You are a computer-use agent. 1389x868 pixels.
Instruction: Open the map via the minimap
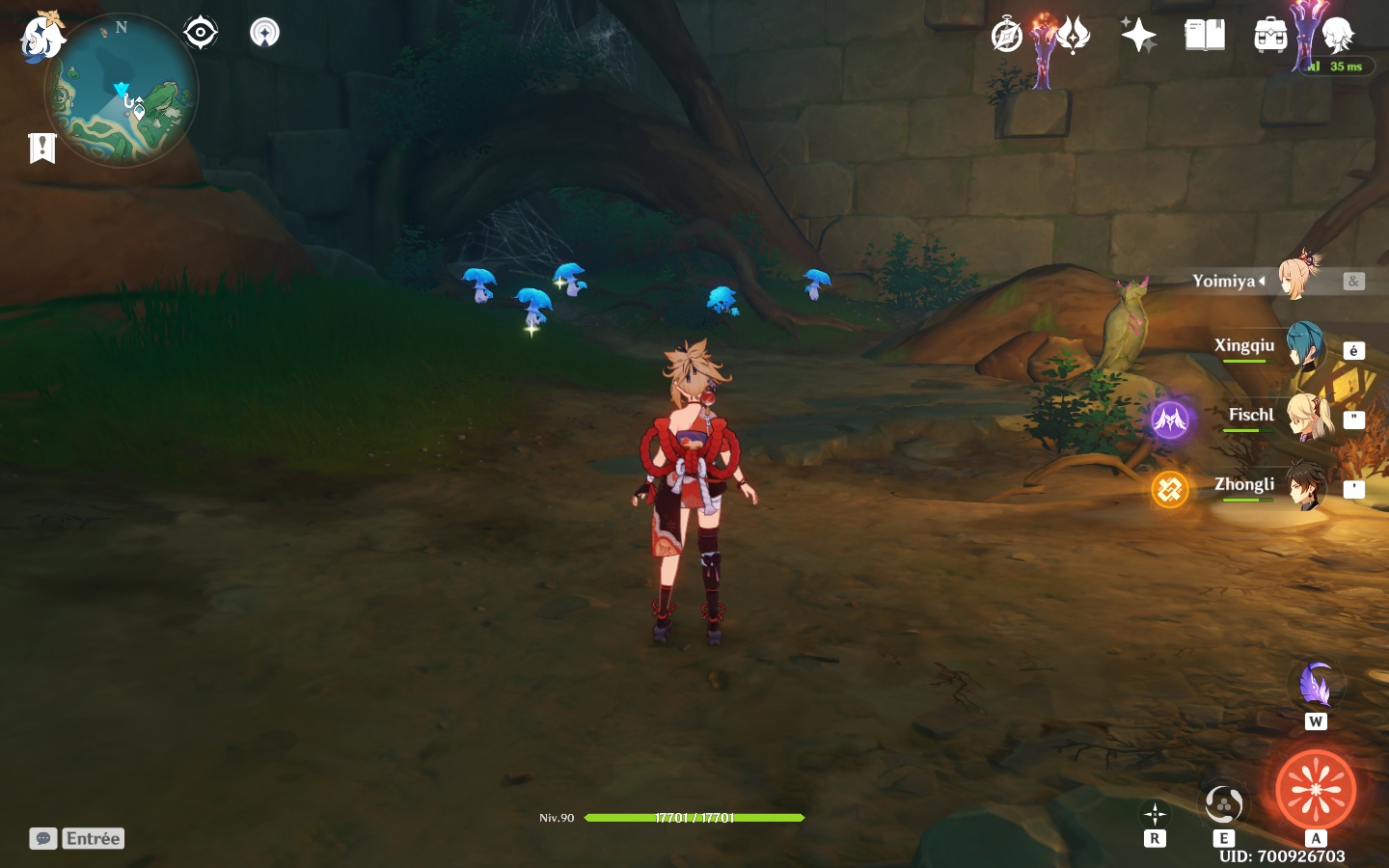[122, 91]
